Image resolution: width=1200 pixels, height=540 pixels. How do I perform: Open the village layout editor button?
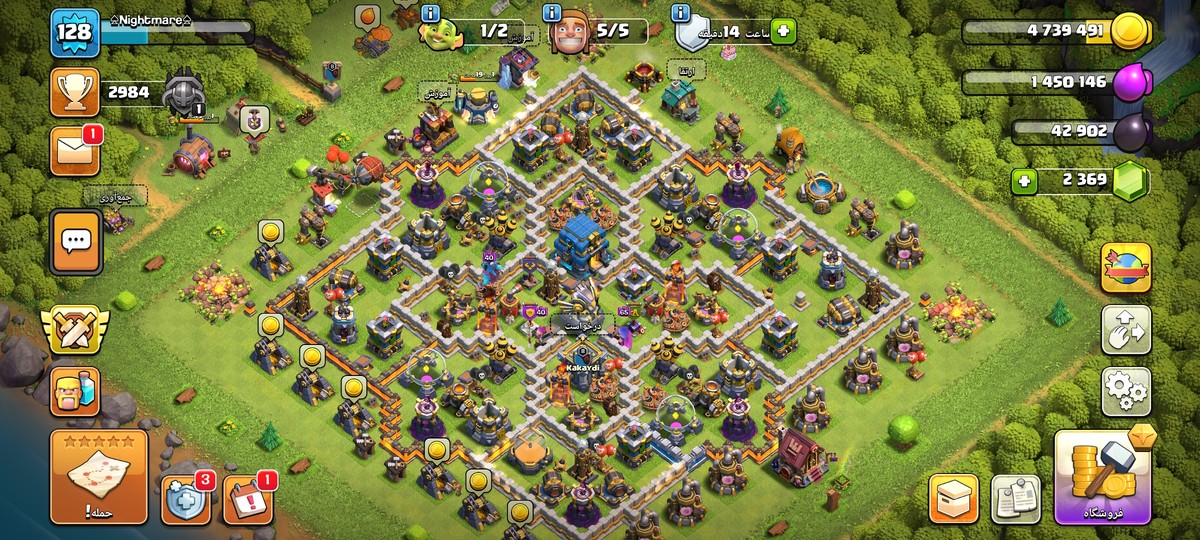[1126, 330]
